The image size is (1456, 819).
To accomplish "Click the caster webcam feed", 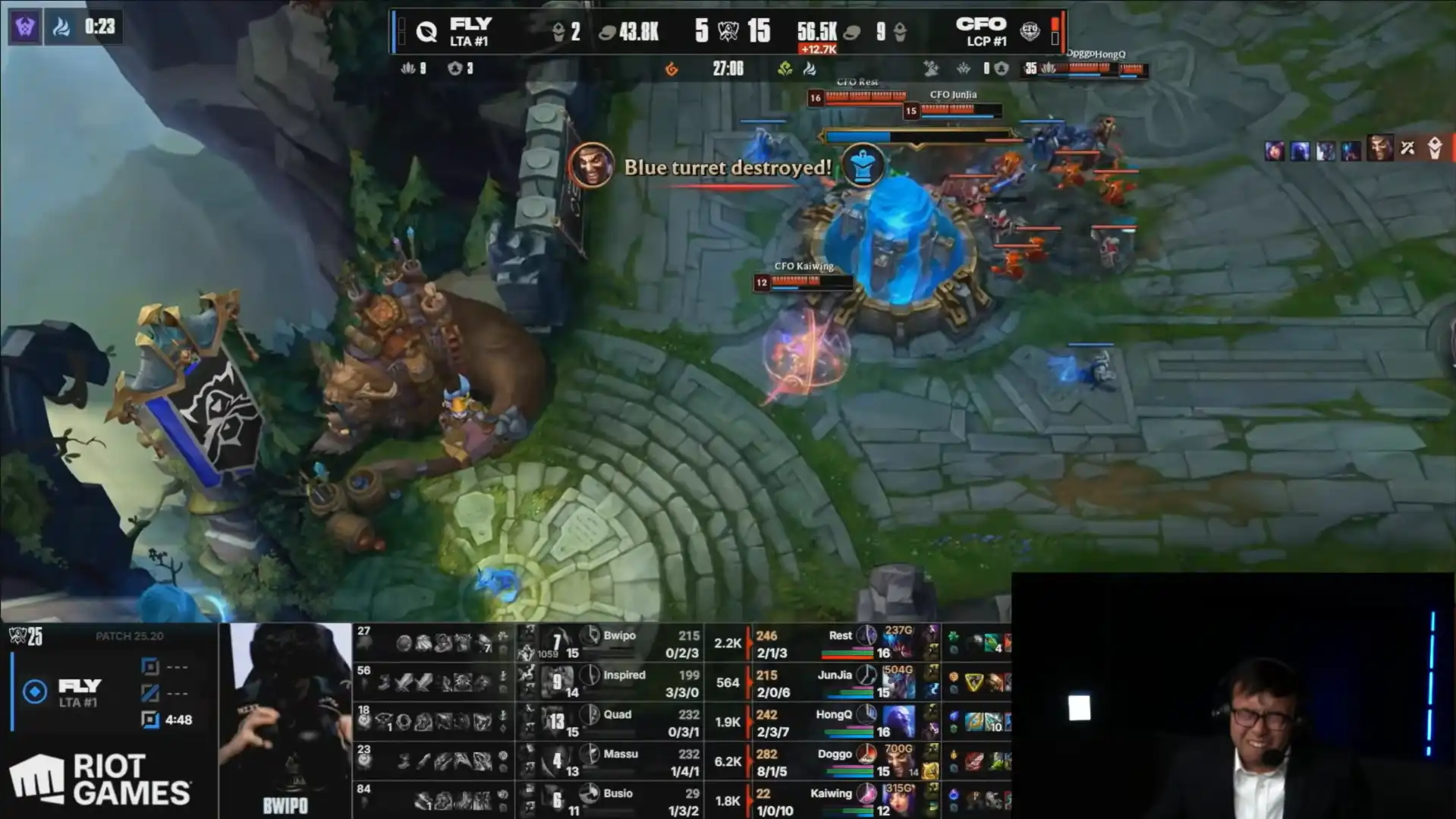I will 1233,695.
